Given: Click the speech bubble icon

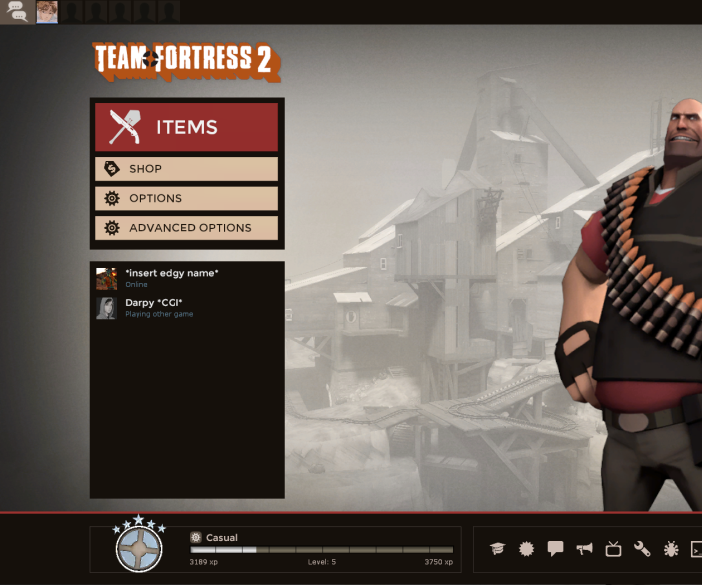Looking at the screenshot, I should pos(555,549).
